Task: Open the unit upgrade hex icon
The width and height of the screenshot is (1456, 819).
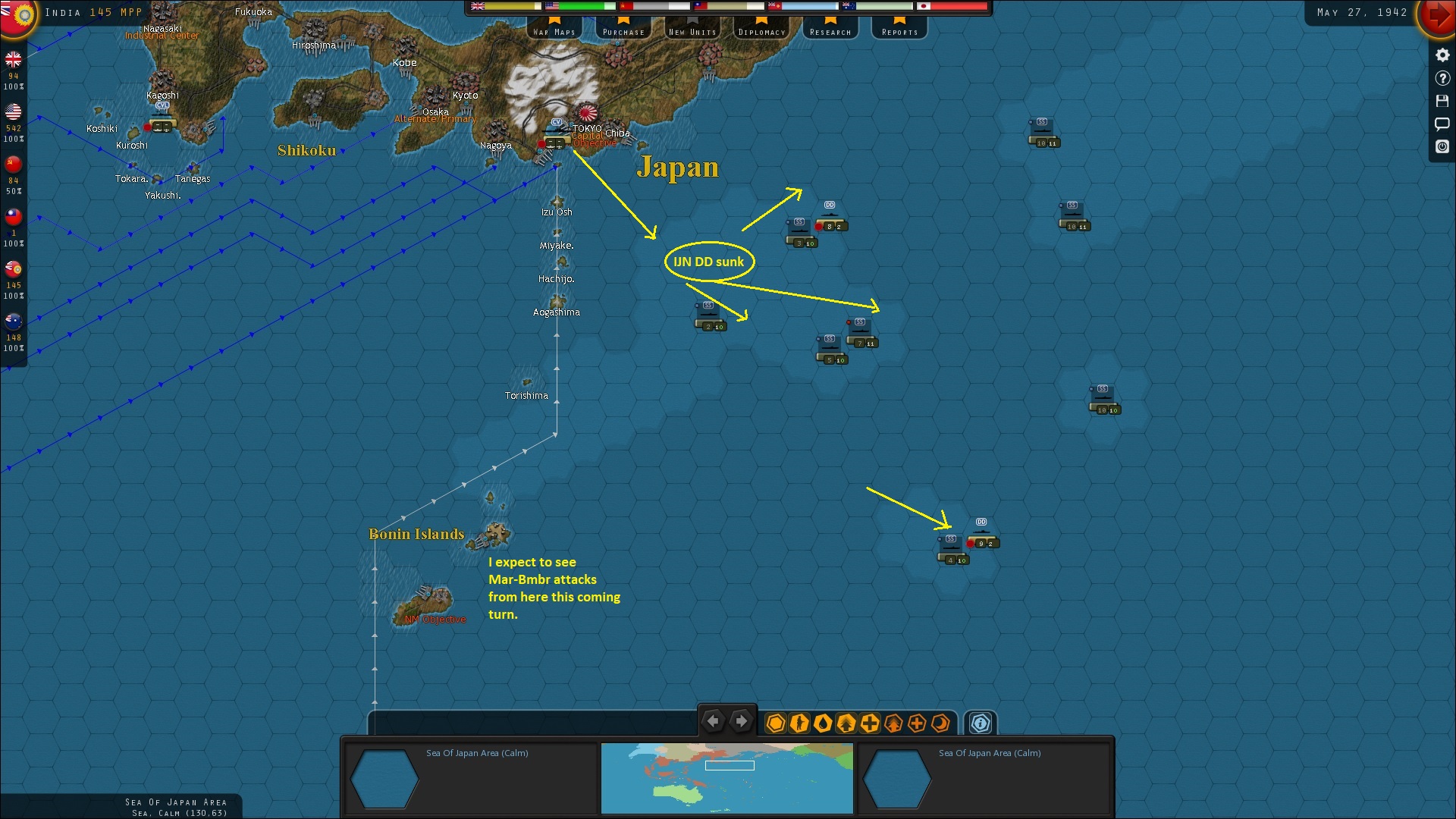Action: (845, 724)
